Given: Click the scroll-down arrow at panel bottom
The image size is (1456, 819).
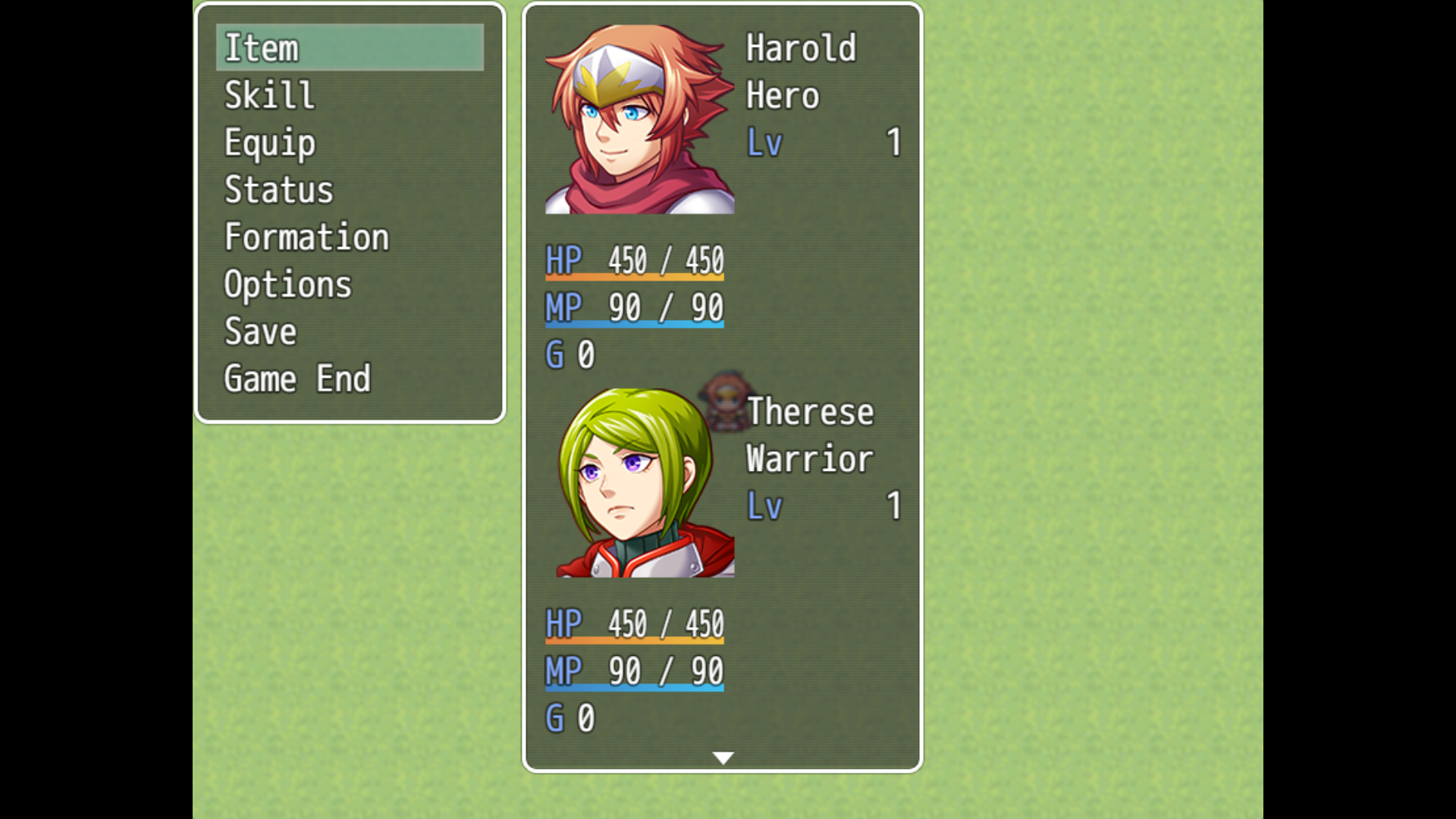Looking at the screenshot, I should 723,758.
